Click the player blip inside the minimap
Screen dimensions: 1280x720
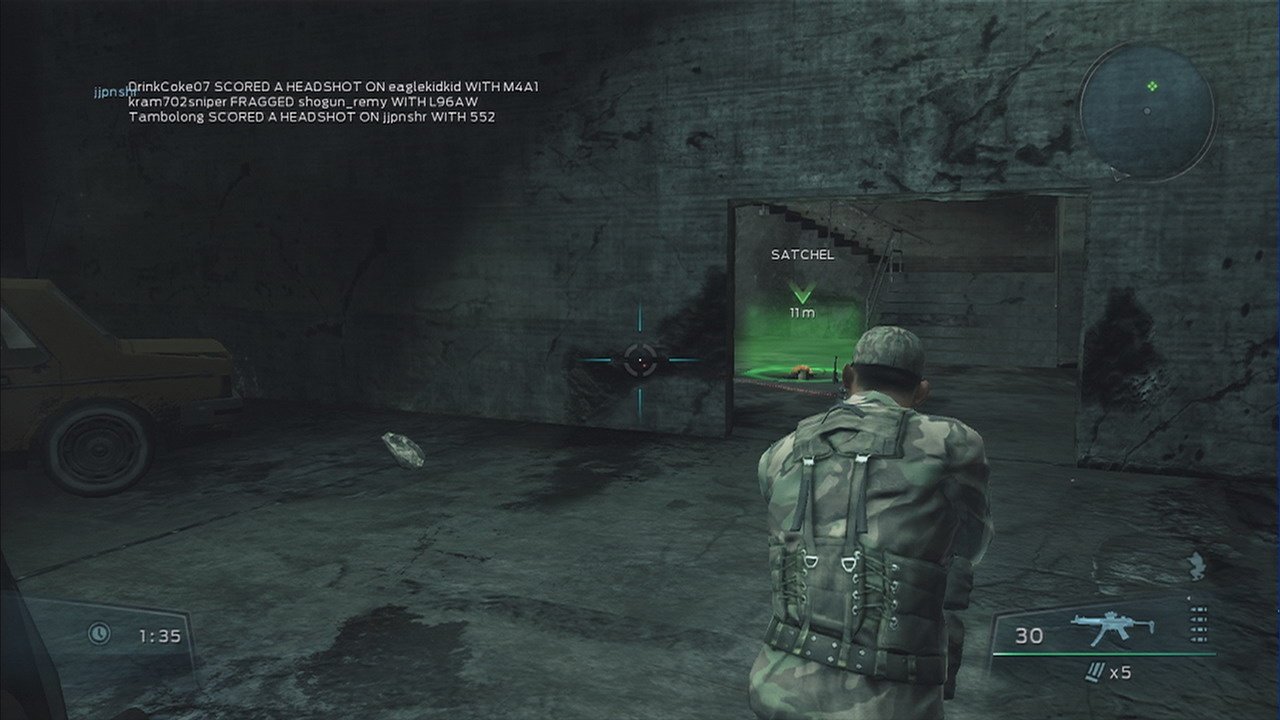(1152, 86)
